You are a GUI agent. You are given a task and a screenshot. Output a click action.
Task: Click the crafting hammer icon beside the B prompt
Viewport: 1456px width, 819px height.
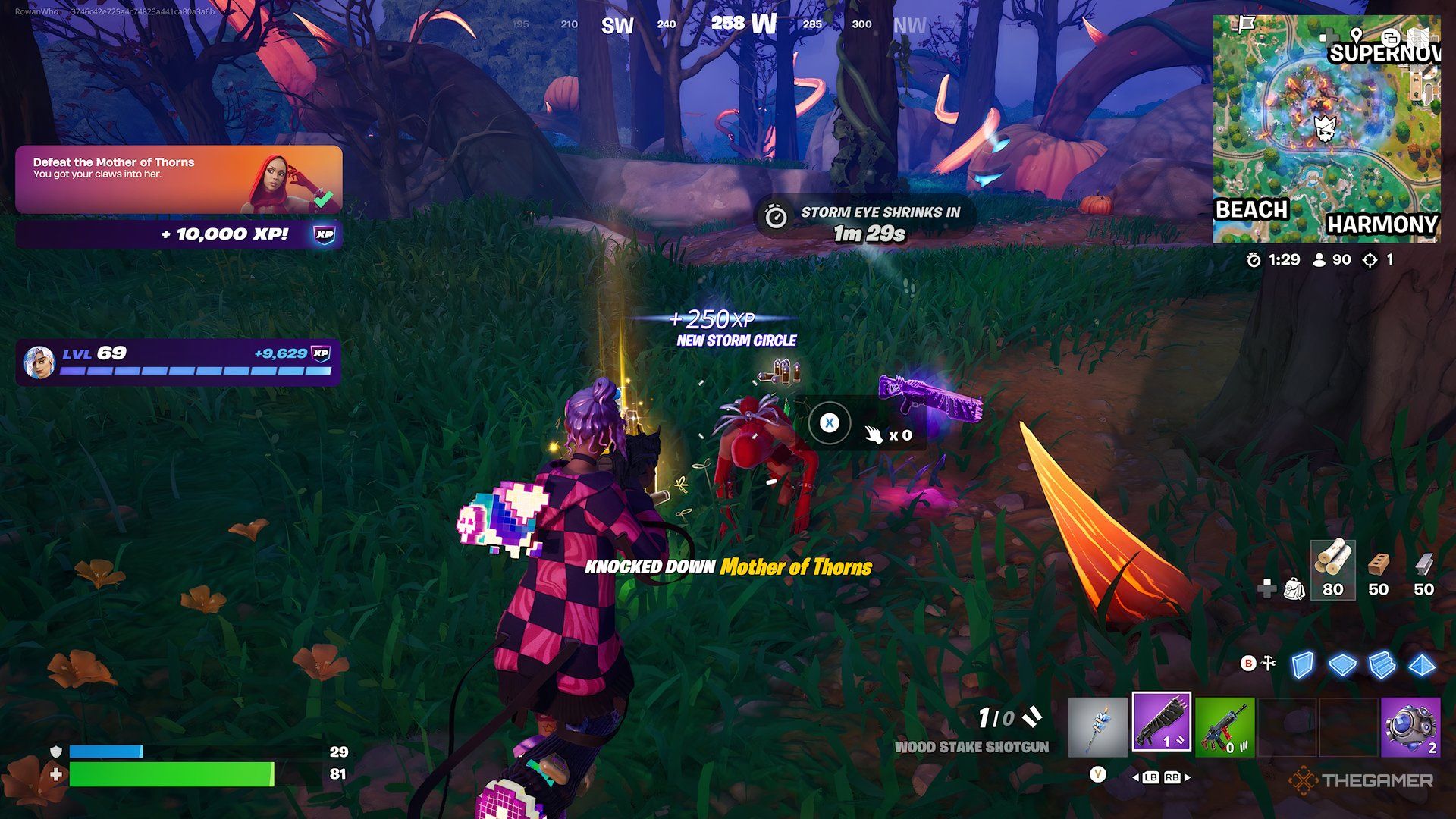[x=1267, y=664]
